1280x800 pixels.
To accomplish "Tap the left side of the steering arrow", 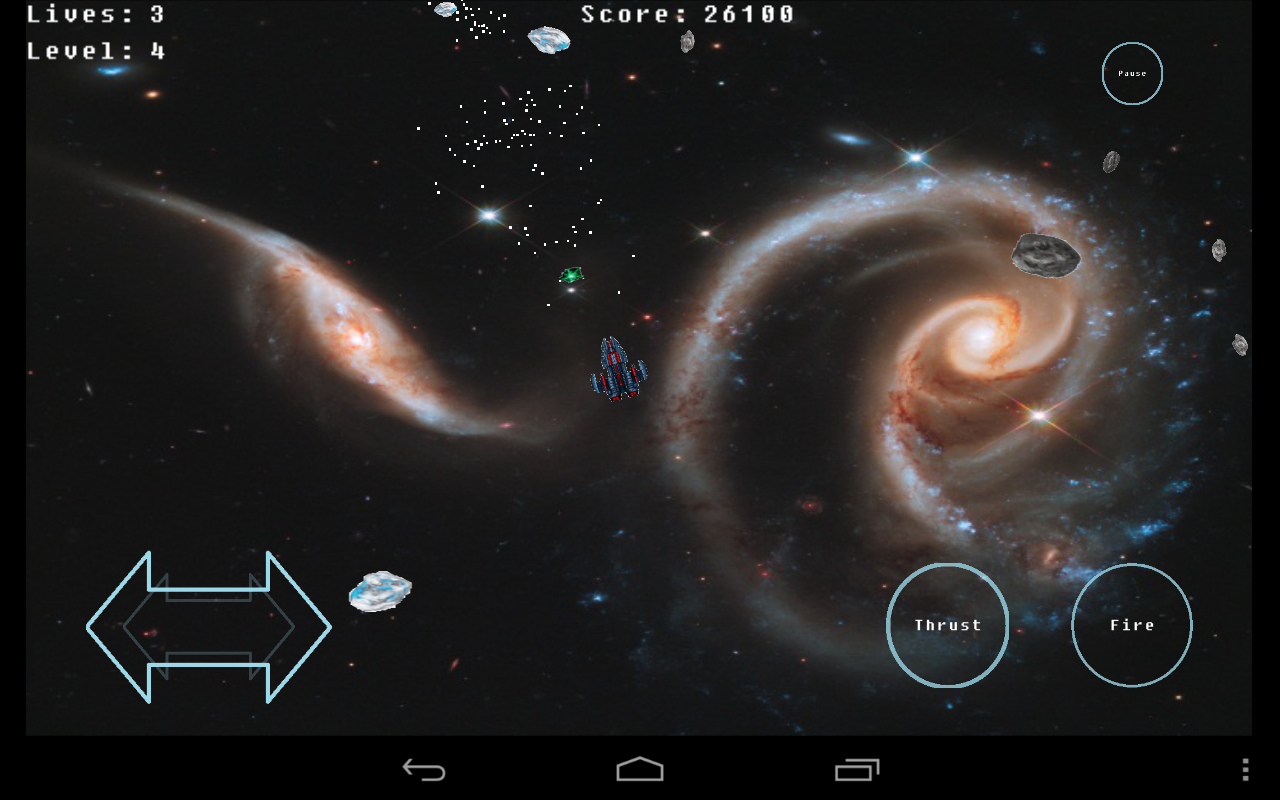I will (130, 625).
